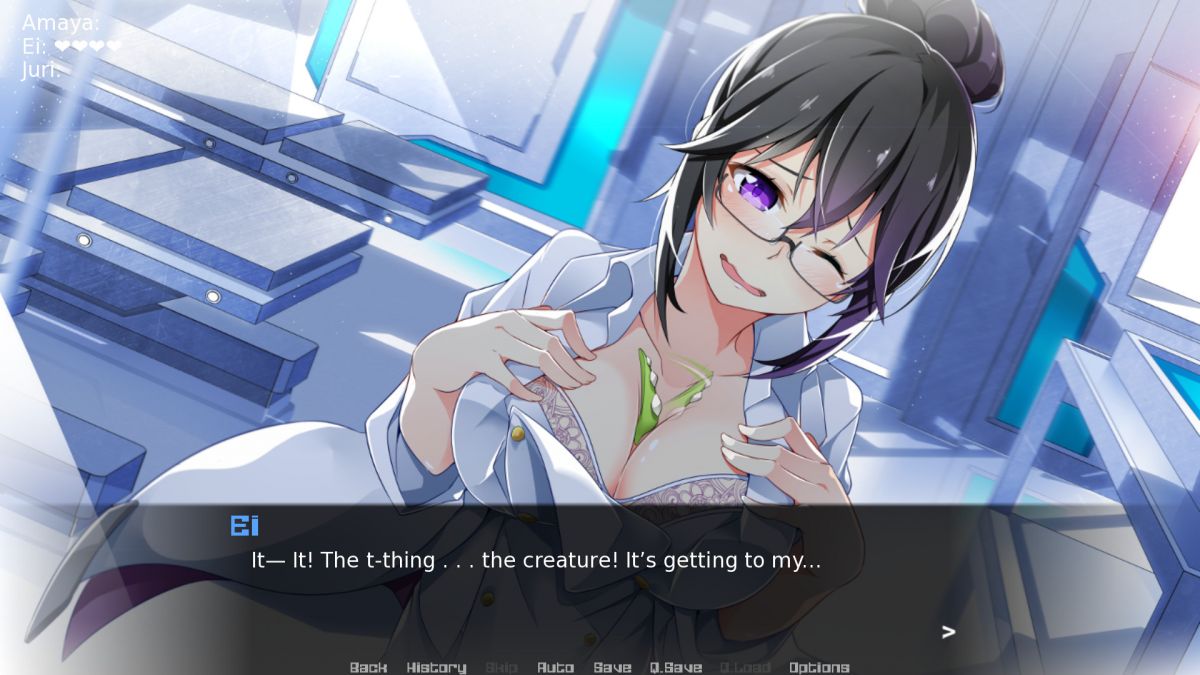Image resolution: width=1200 pixels, height=675 pixels.
Task: Enable Auto text advance
Action: pyautogui.click(x=555, y=667)
